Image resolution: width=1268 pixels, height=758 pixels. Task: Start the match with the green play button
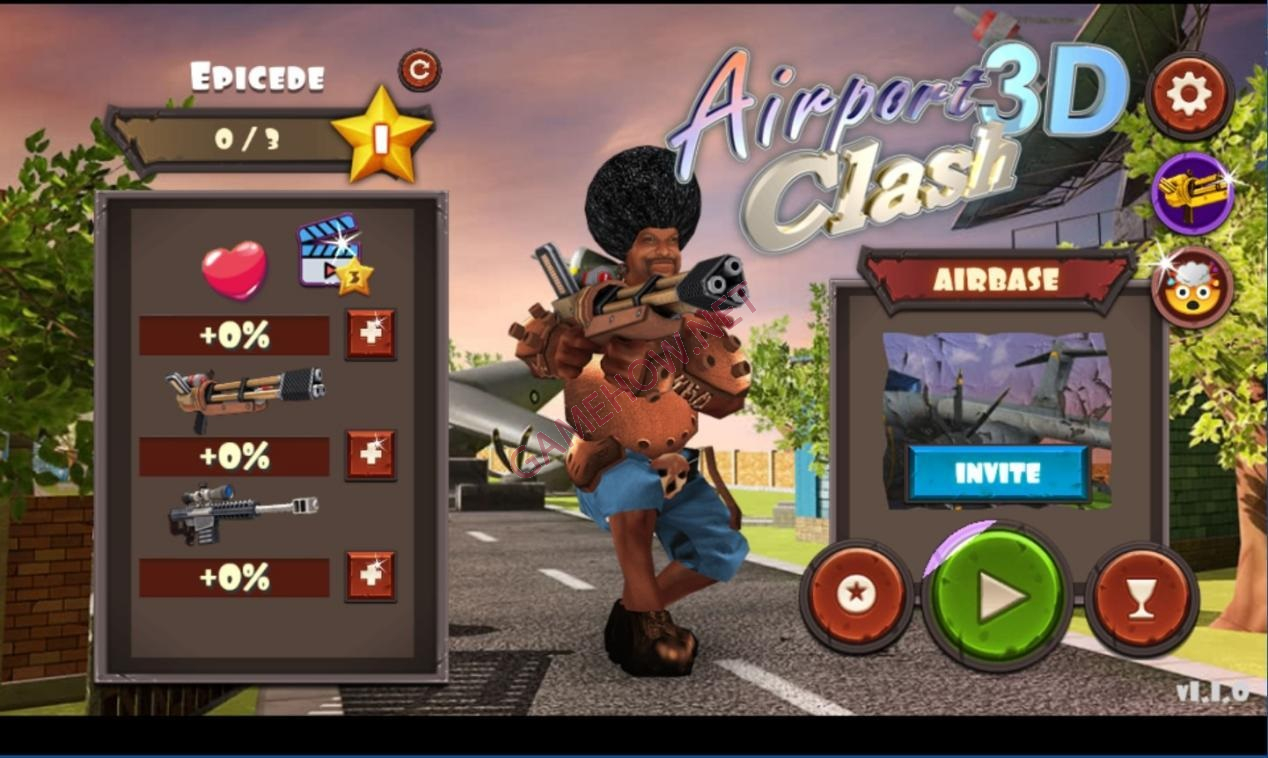pyautogui.click(x=996, y=596)
